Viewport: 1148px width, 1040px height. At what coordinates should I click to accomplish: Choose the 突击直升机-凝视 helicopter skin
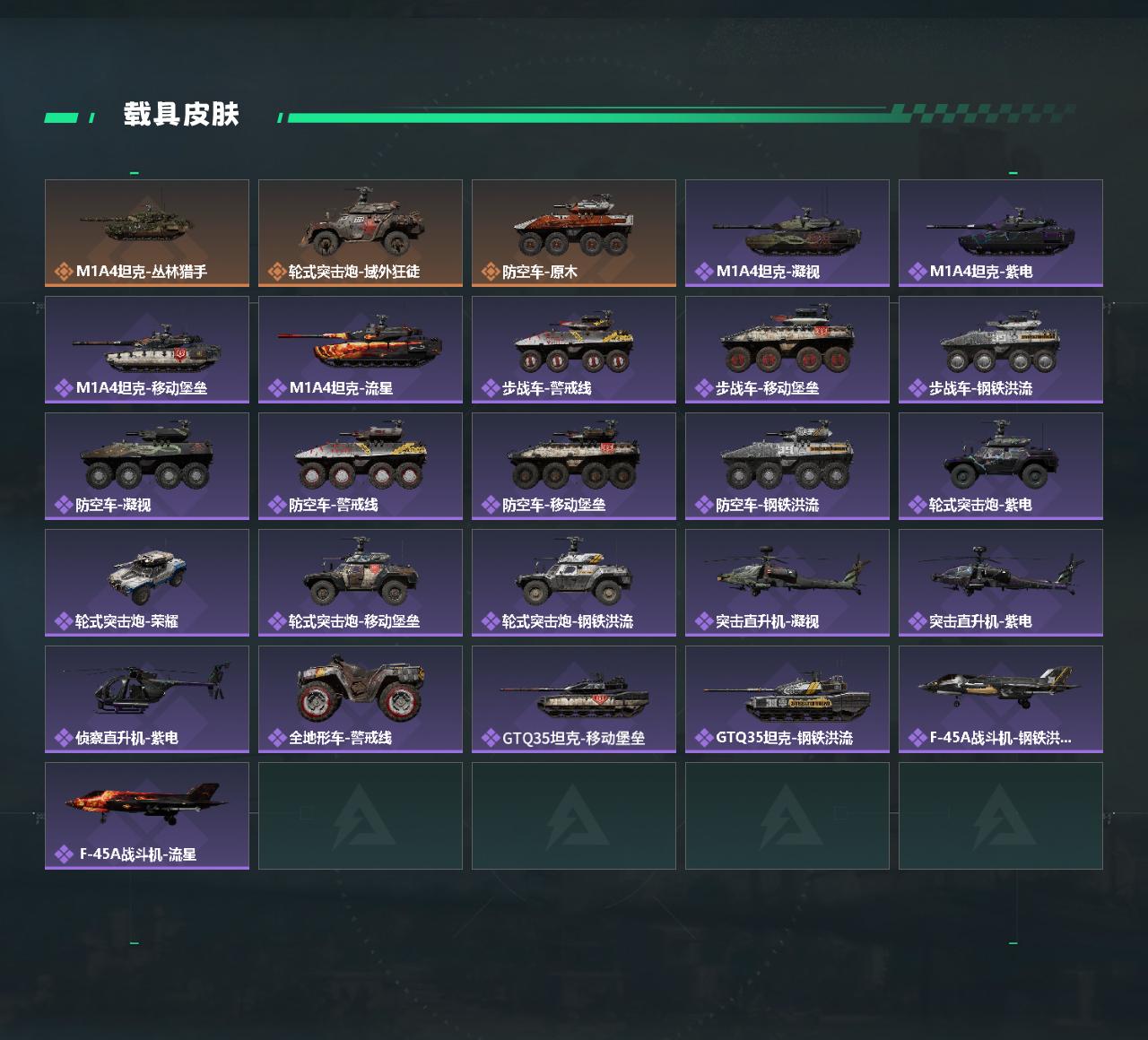click(x=787, y=583)
